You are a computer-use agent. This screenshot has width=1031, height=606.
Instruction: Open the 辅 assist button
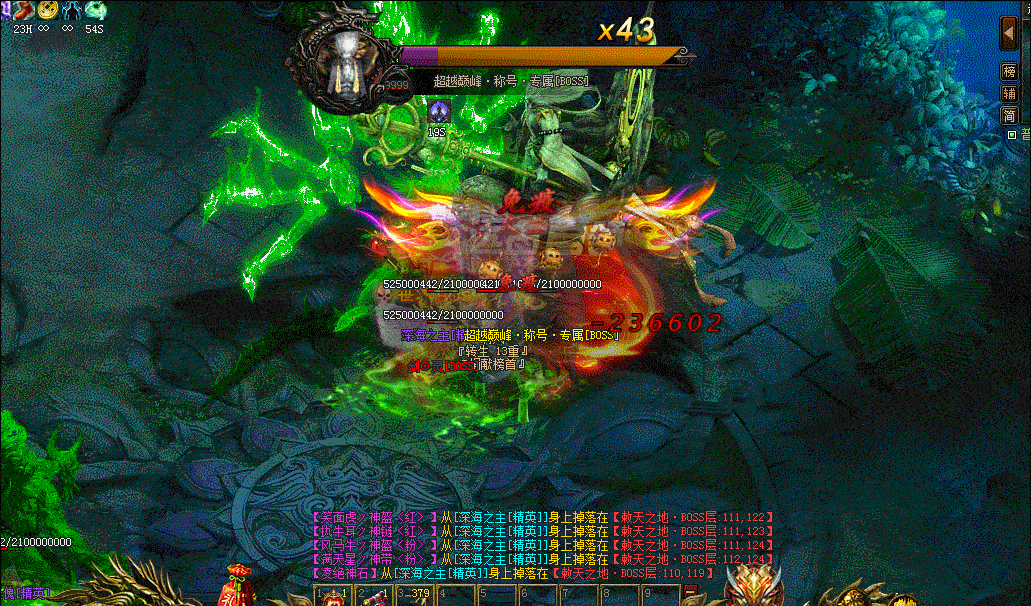tap(1009, 93)
